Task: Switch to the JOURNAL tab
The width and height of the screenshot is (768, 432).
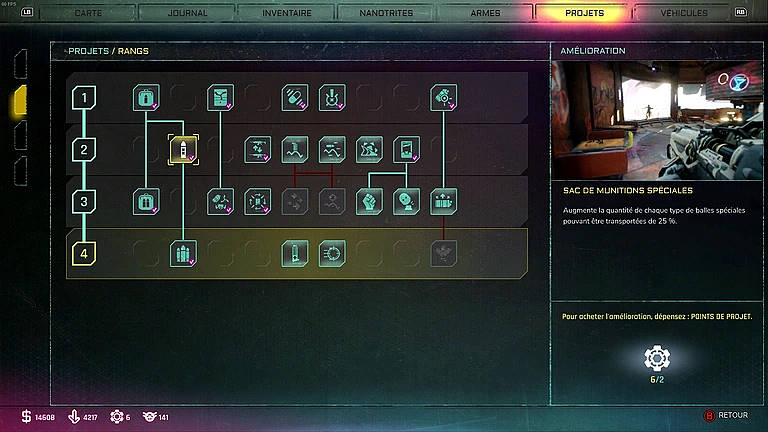Action: coord(186,13)
